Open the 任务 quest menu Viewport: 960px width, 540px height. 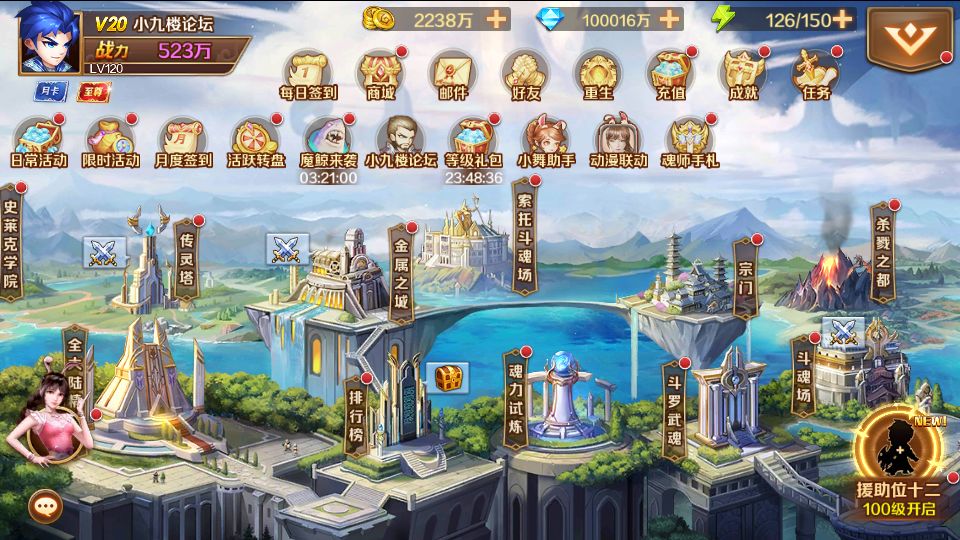click(x=815, y=72)
